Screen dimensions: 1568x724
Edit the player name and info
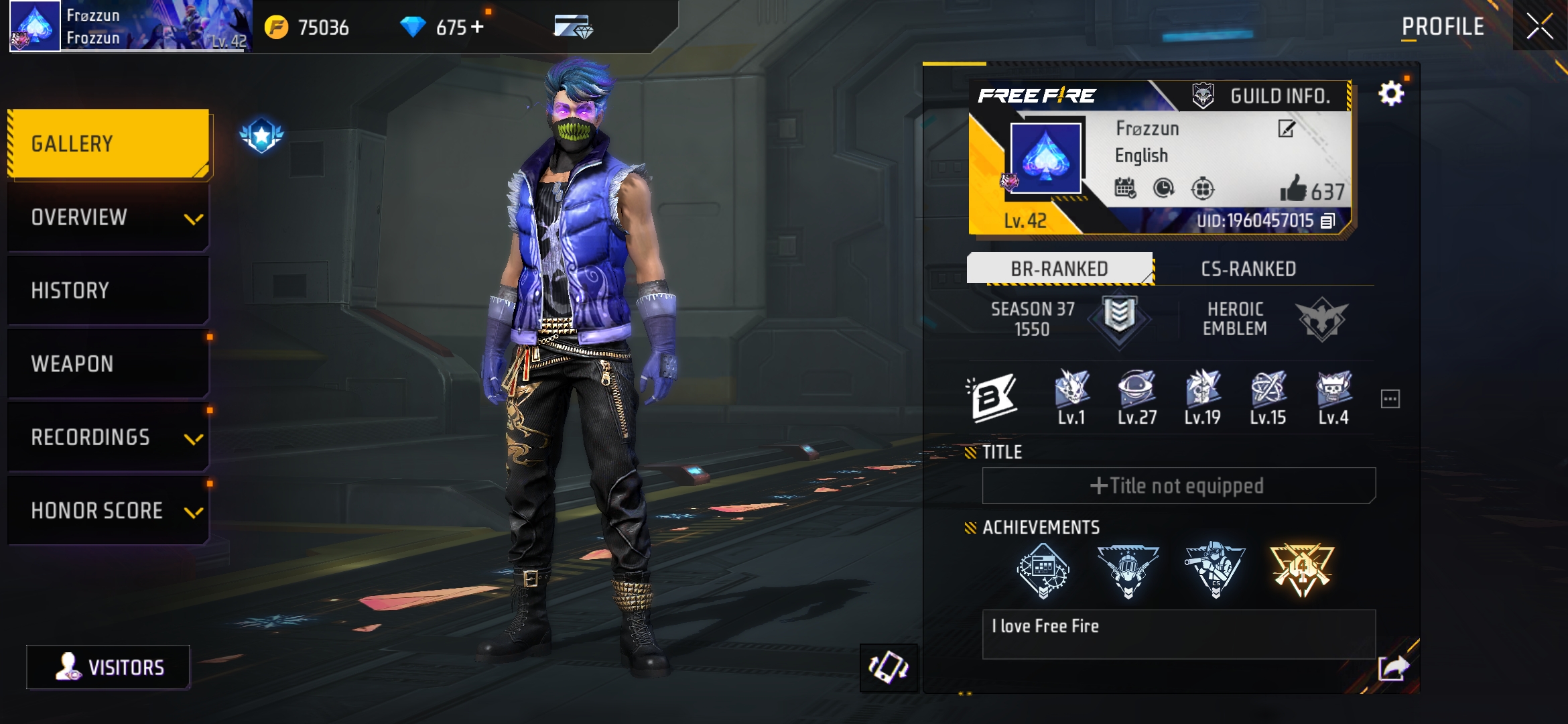1287,128
